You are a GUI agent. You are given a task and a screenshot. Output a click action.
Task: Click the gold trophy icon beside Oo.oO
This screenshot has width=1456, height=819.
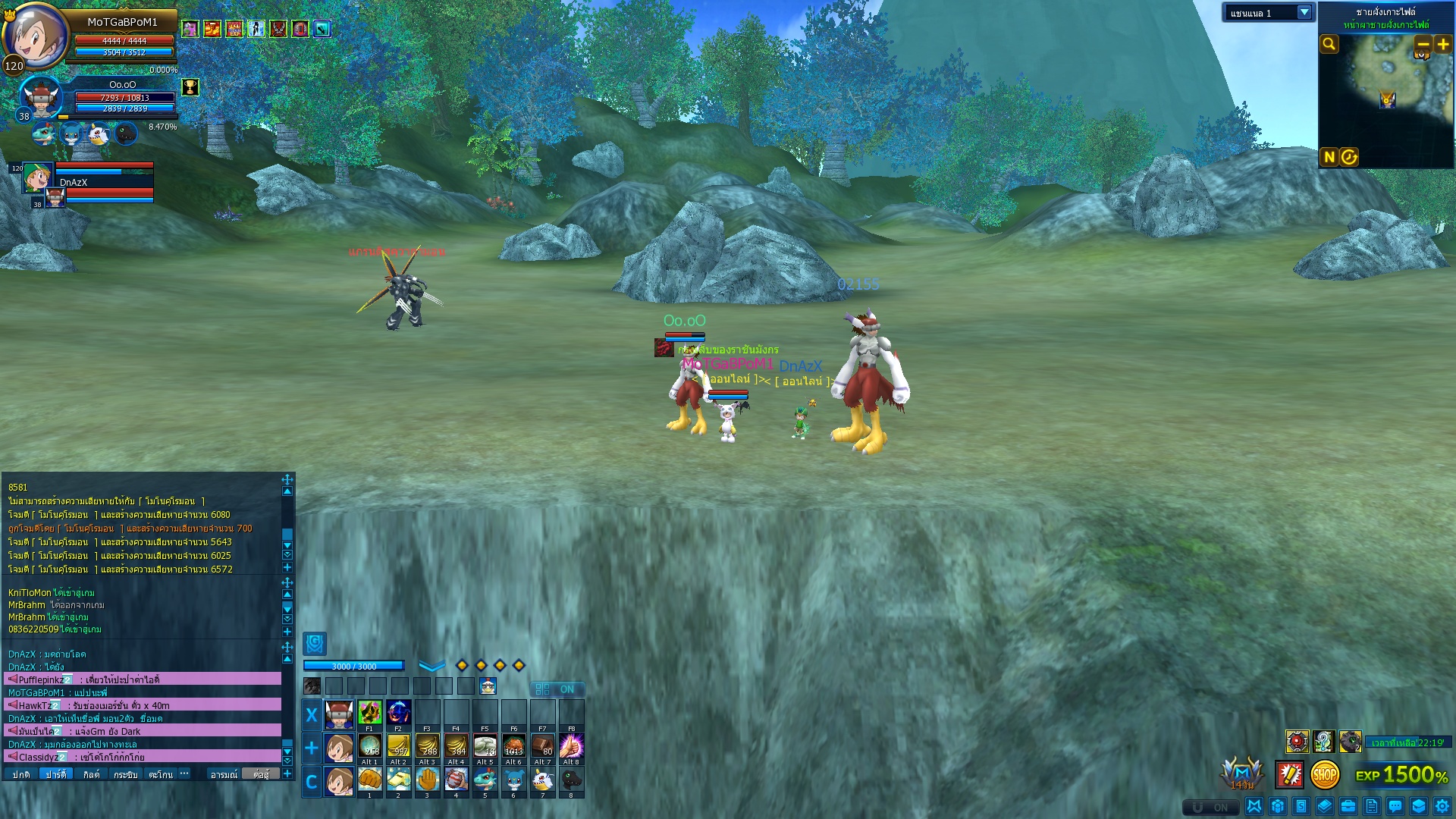(190, 87)
